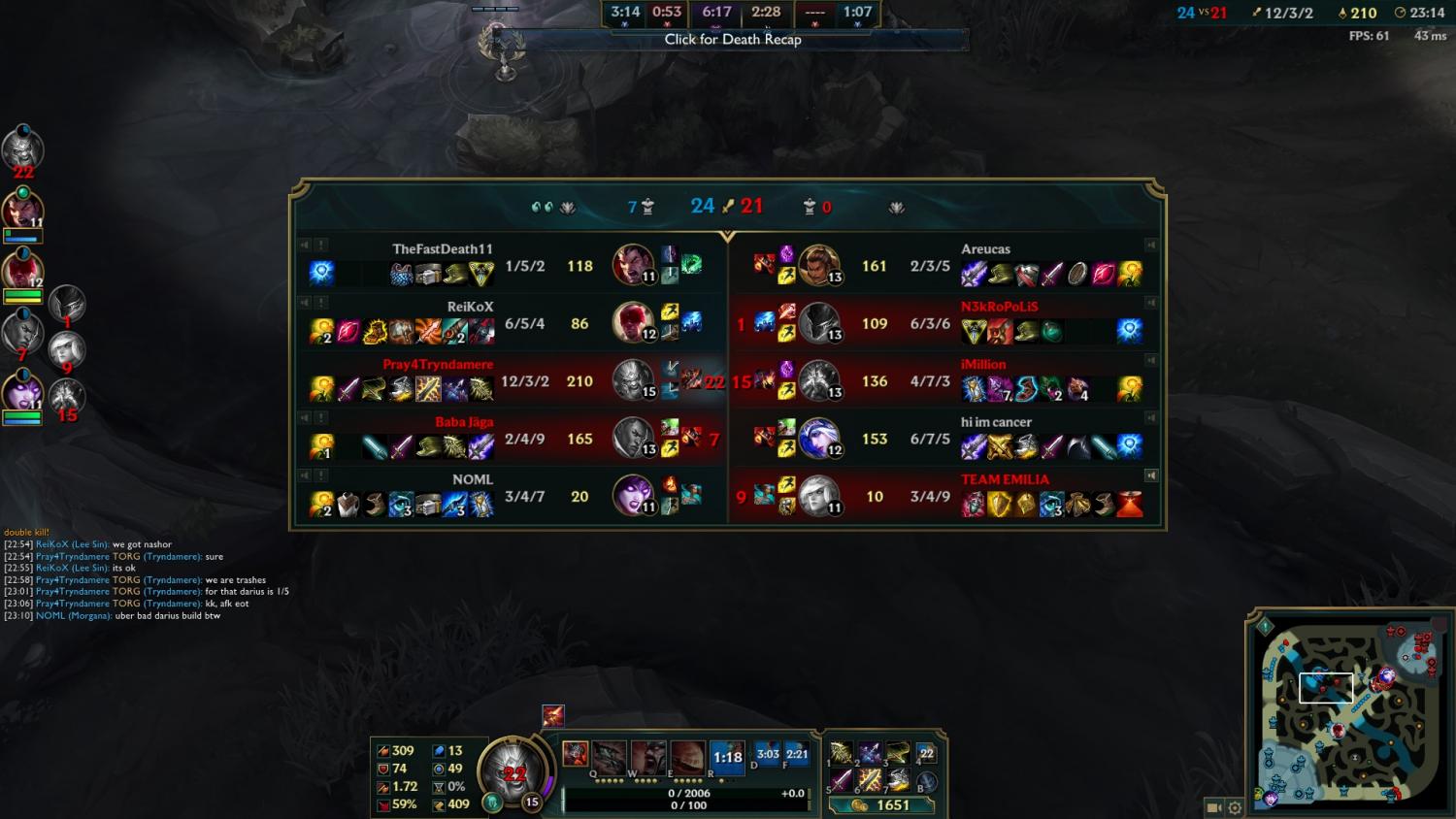Select the ReiKoX scoreboard row

coord(510,322)
